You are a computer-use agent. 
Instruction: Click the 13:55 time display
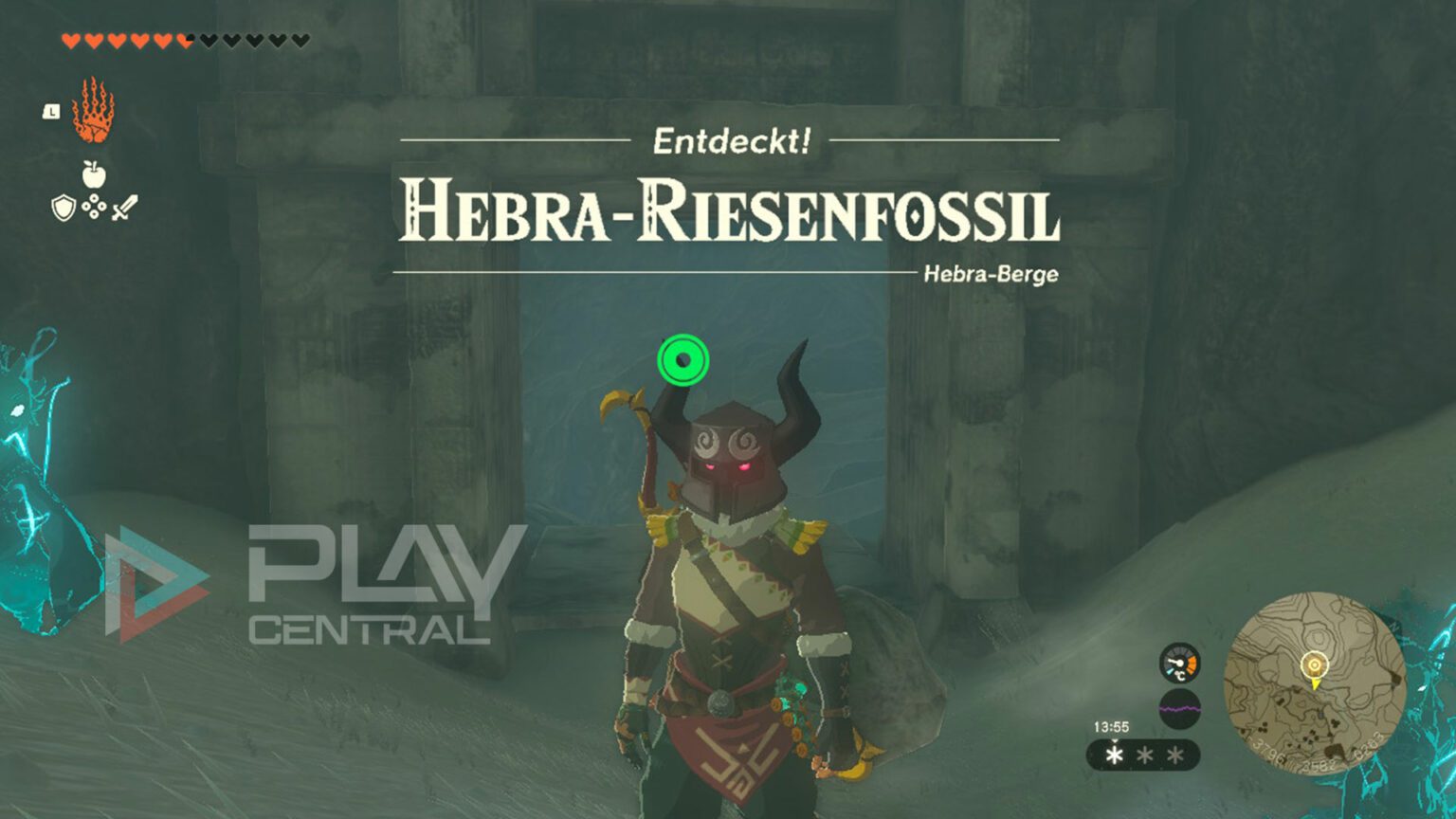[1112, 725]
